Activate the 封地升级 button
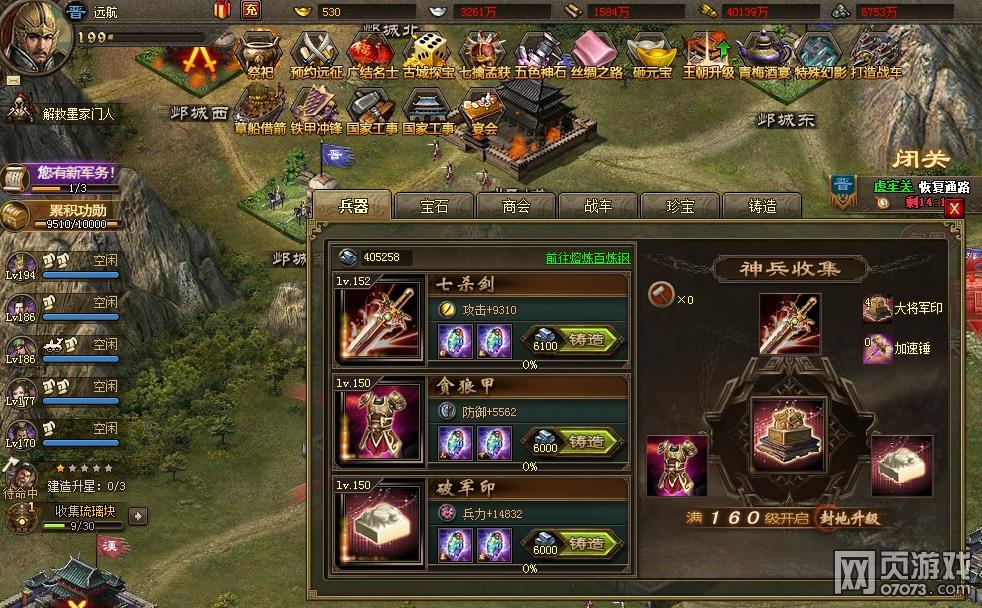982x608 pixels. click(x=849, y=518)
